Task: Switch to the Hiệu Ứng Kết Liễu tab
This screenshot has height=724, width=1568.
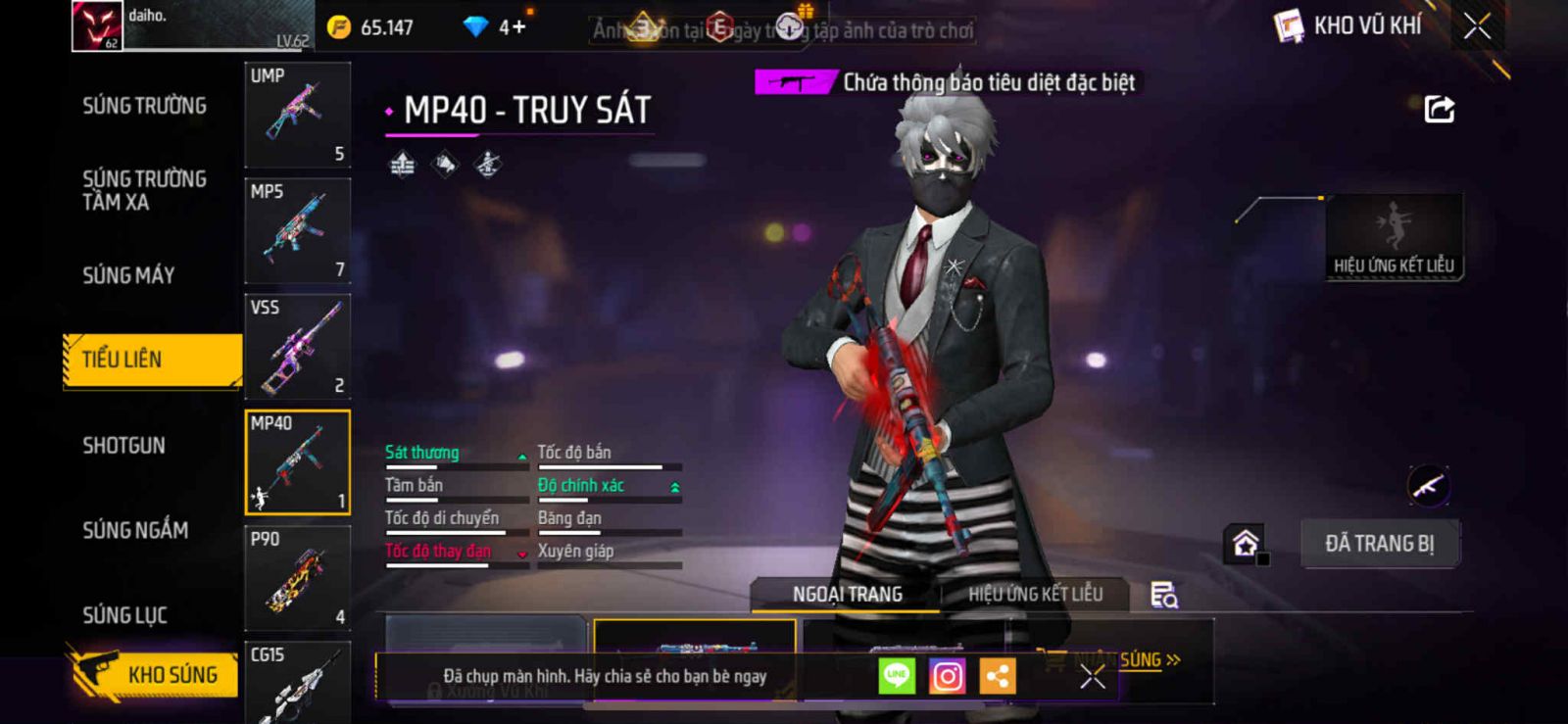Action: coord(1035,594)
